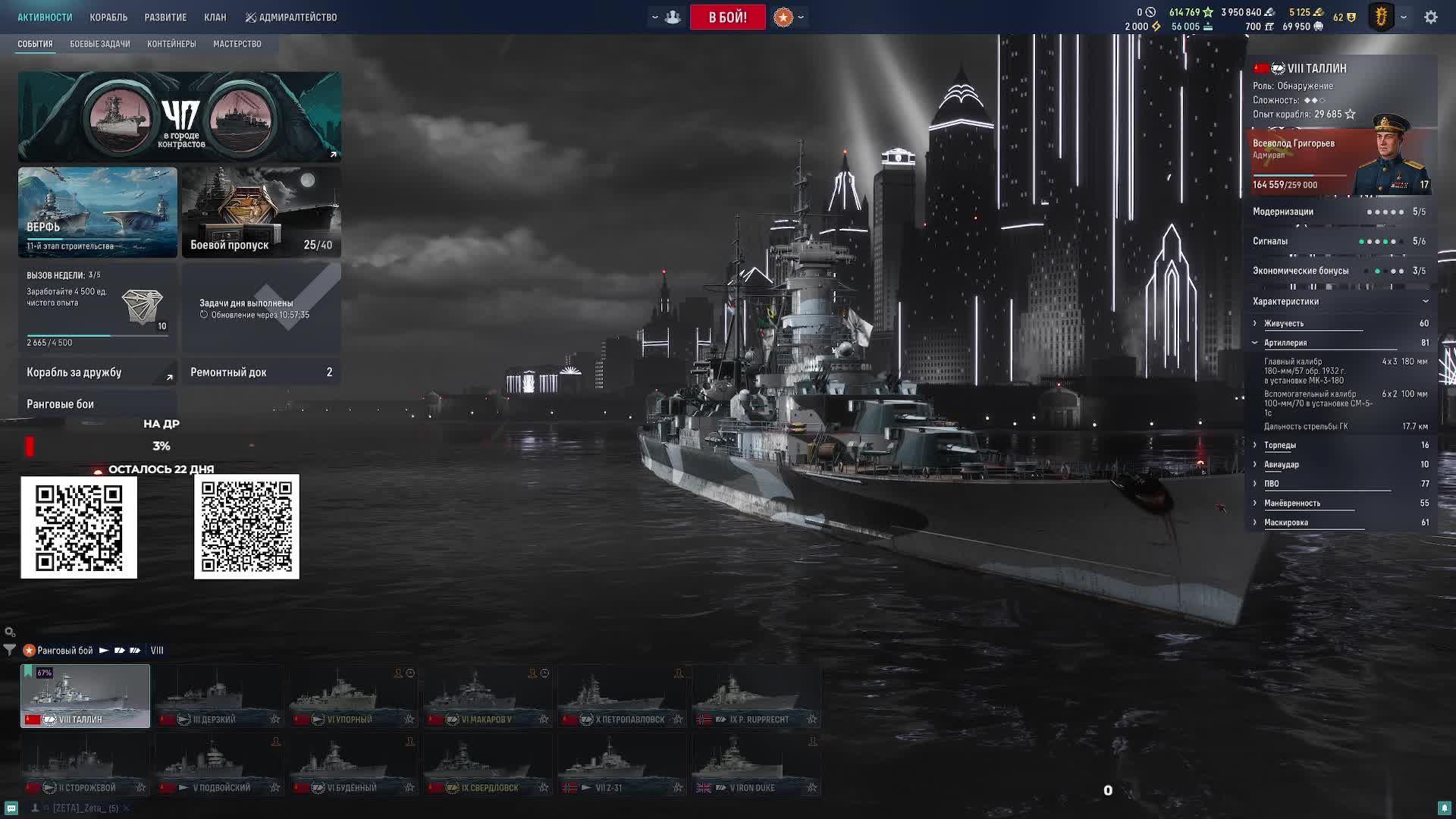Image resolution: width=1456 pixels, height=819 pixels.
Task: Open the Боевой пропуск battle pass tile
Action: point(262,212)
